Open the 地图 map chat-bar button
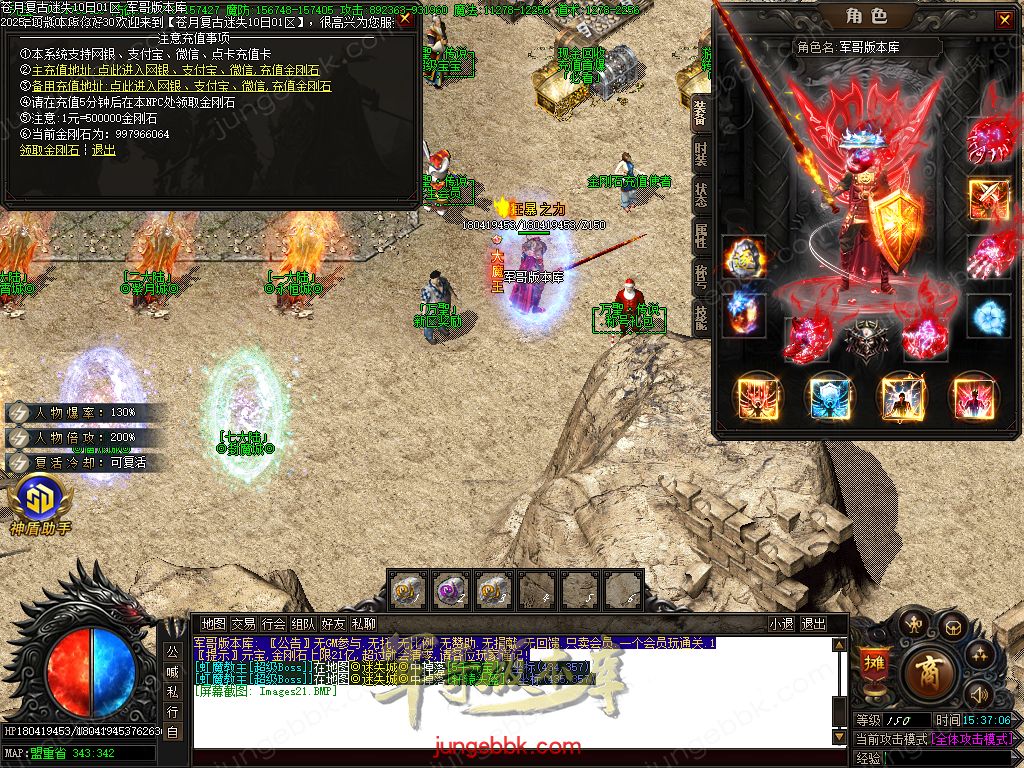 (213, 623)
